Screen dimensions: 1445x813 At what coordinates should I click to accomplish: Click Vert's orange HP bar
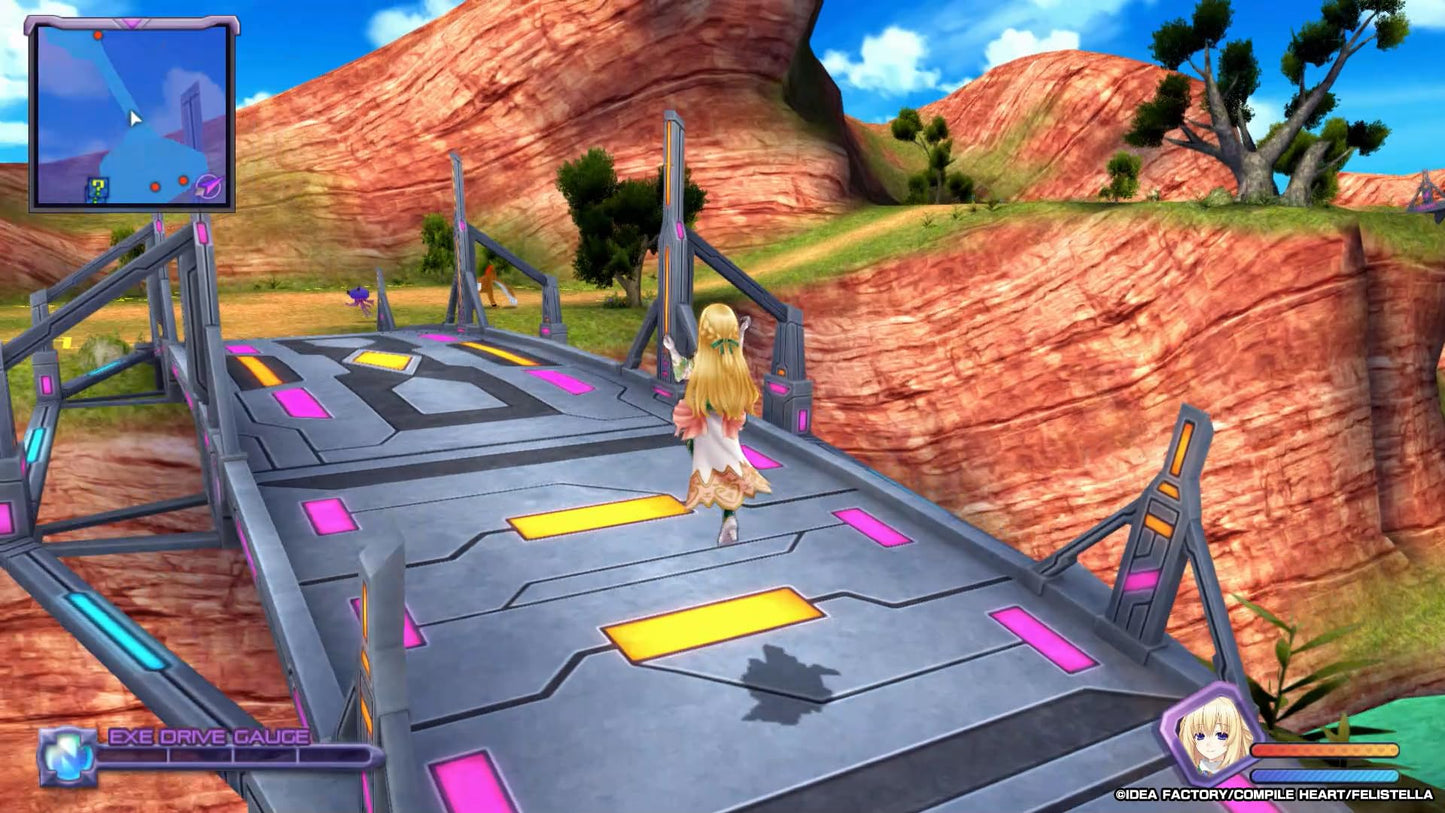[1324, 749]
